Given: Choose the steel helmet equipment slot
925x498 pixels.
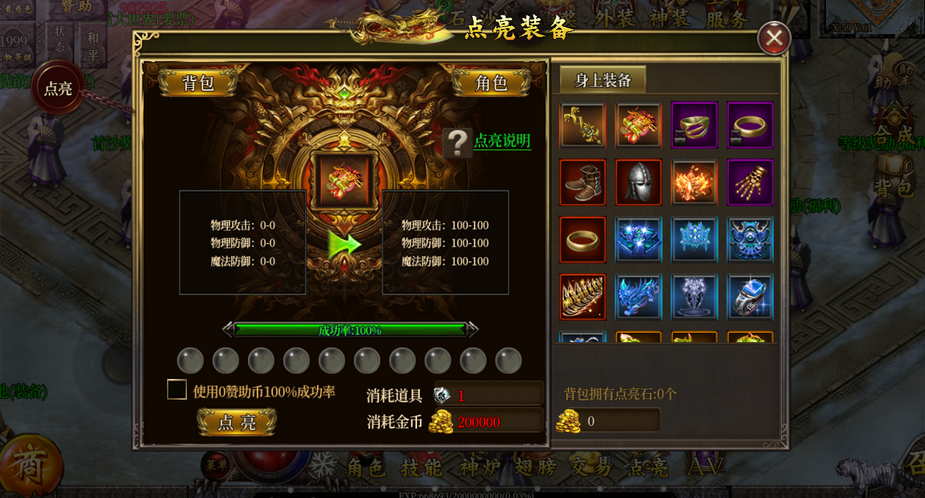Looking at the screenshot, I should [x=638, y=182].
